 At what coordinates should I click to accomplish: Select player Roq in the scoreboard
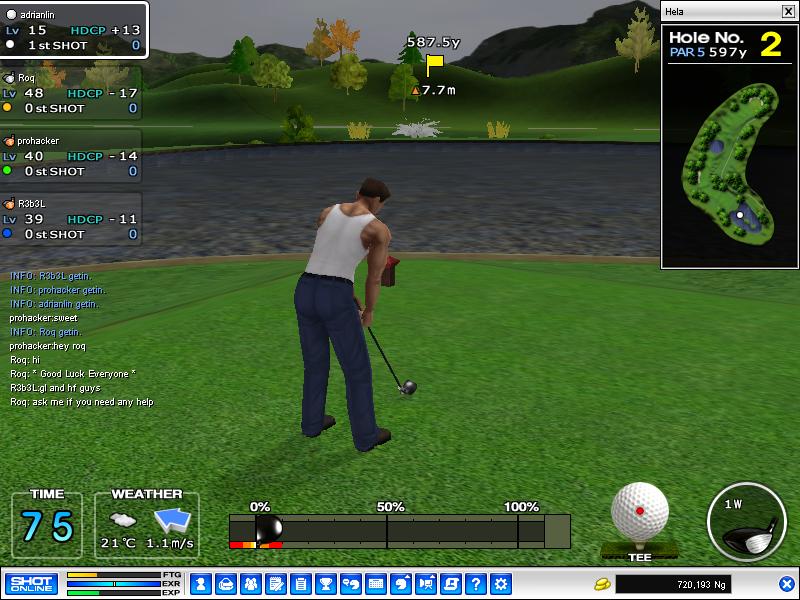pyautogui.click(x=70, y=92)
